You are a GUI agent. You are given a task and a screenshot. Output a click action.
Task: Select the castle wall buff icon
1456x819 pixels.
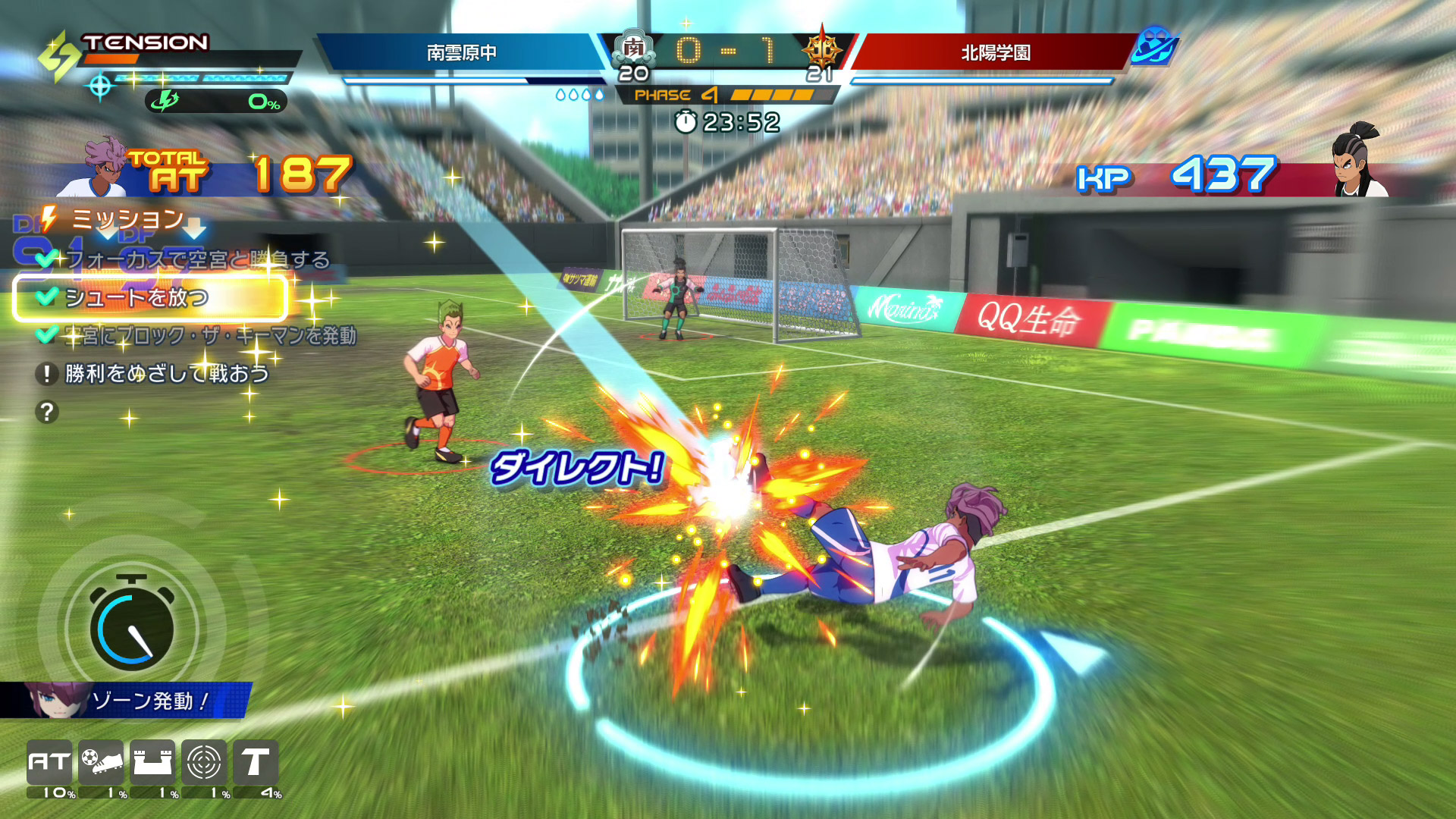[x=152, y=762]
